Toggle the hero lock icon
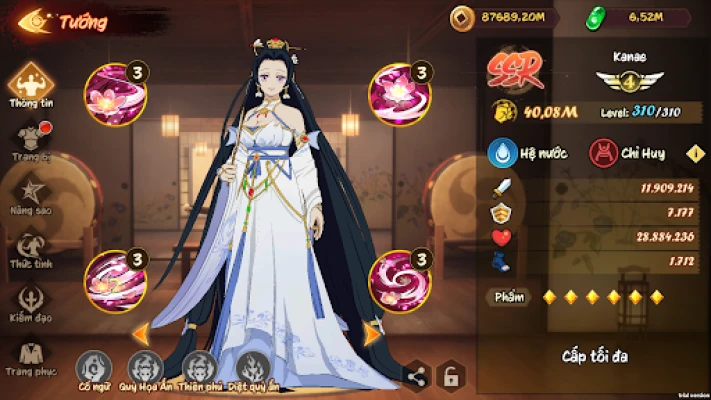 click(x=451, y=377)
